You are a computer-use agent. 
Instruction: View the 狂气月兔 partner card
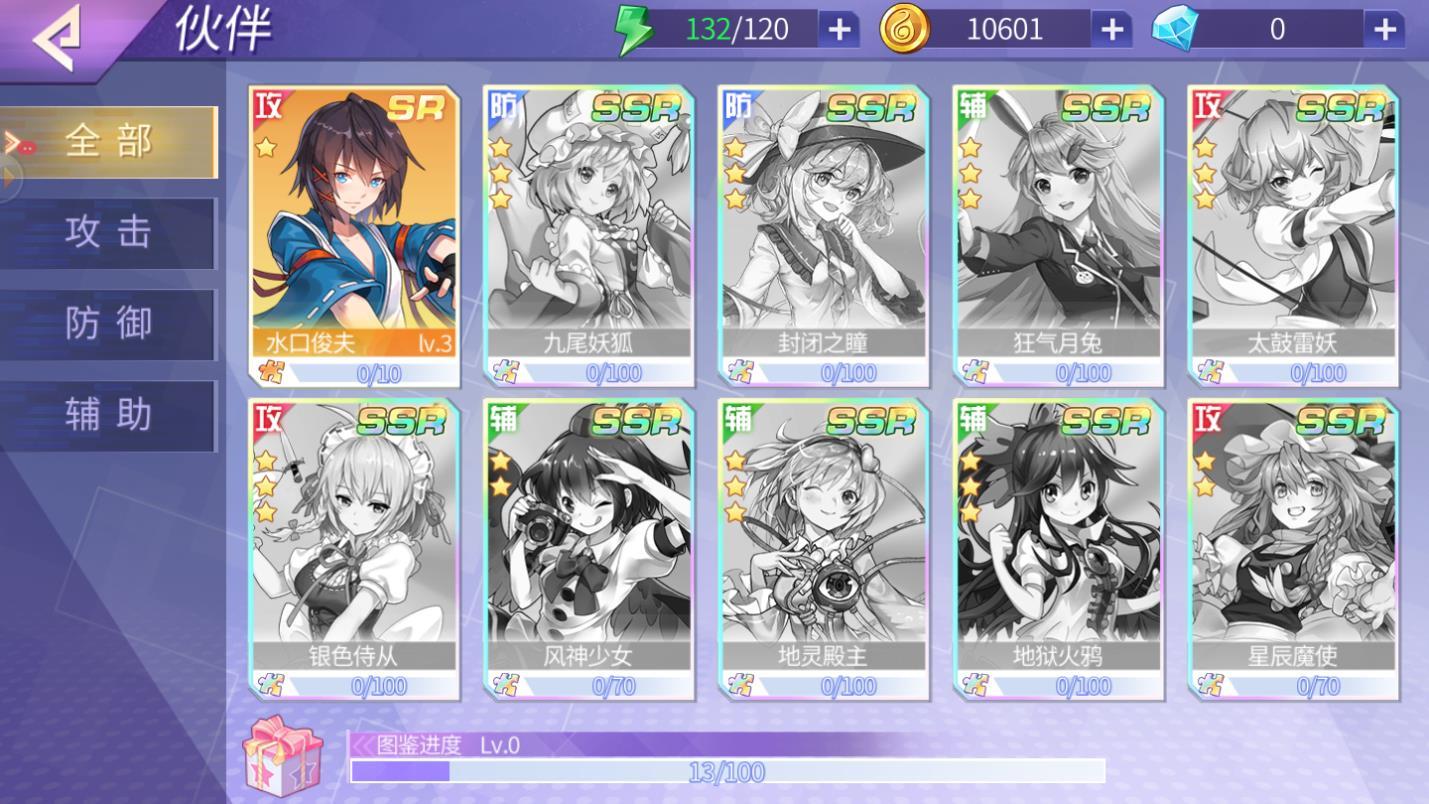click(x=1058, y=235)
